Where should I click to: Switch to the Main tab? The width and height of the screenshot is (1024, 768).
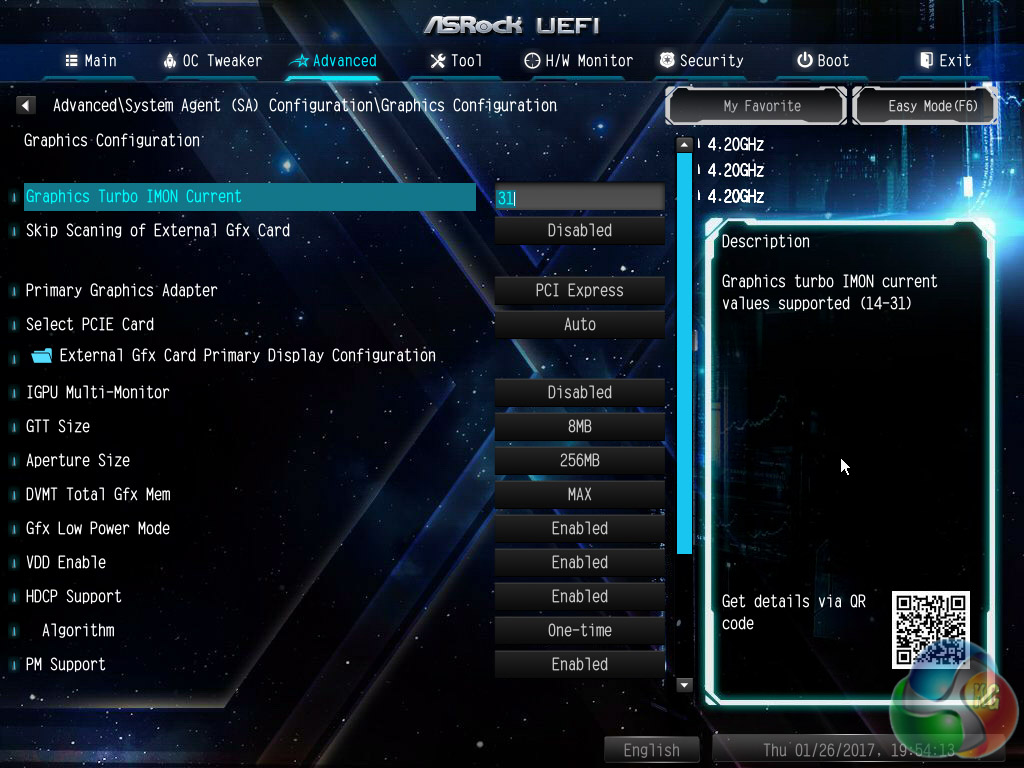point(91,61)
